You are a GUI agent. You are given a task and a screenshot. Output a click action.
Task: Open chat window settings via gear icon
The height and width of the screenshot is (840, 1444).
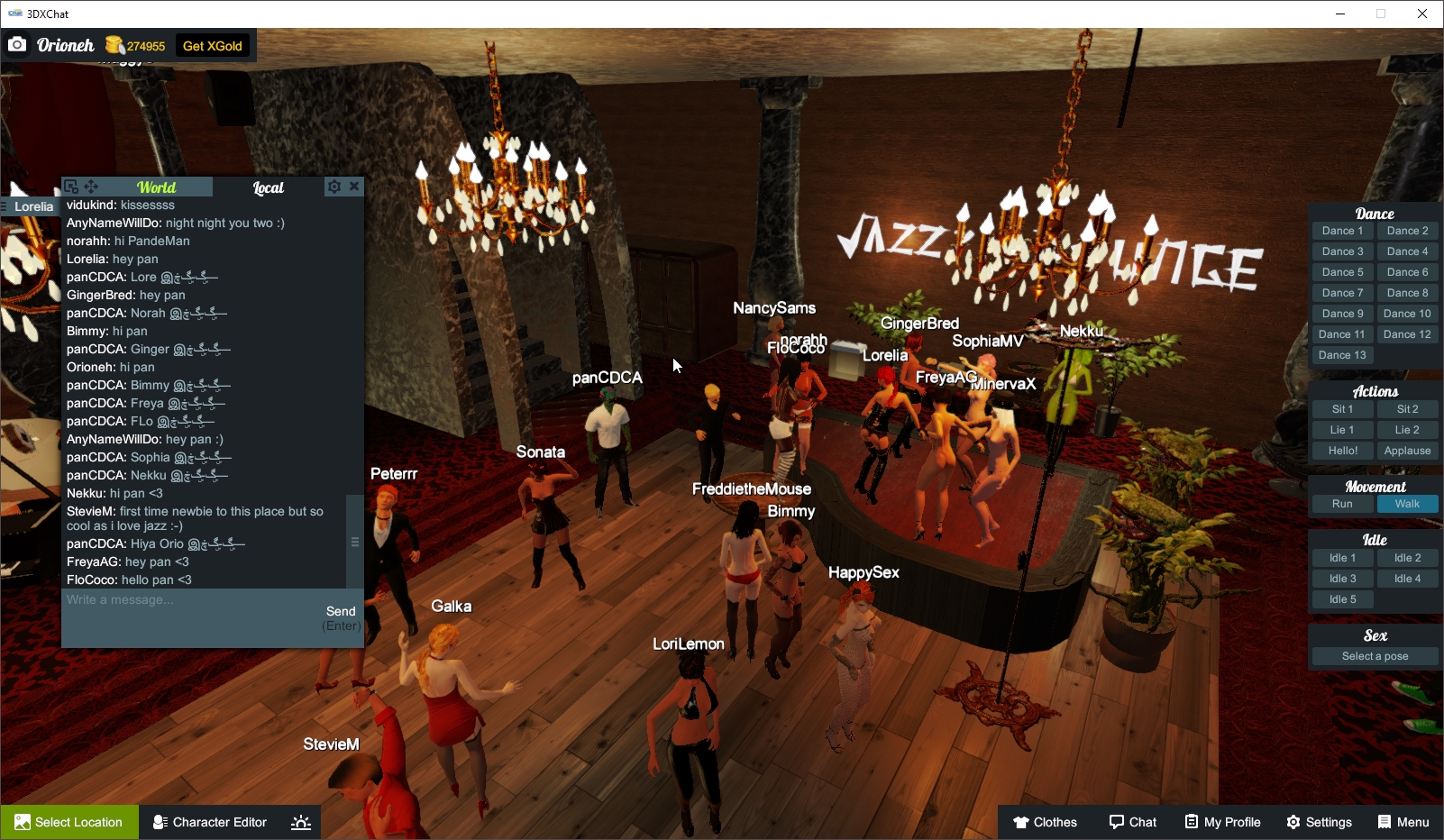pos(334,187)
